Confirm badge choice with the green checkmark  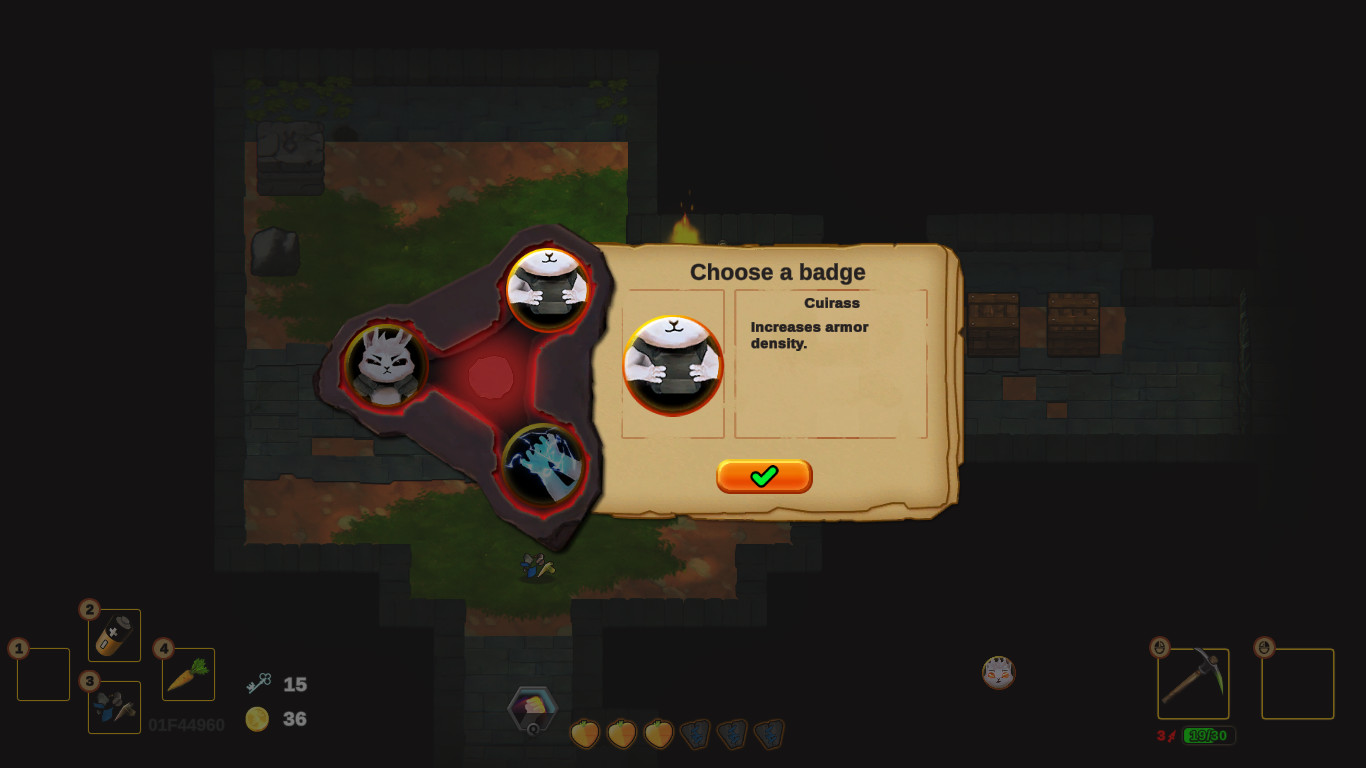(764, 476)
